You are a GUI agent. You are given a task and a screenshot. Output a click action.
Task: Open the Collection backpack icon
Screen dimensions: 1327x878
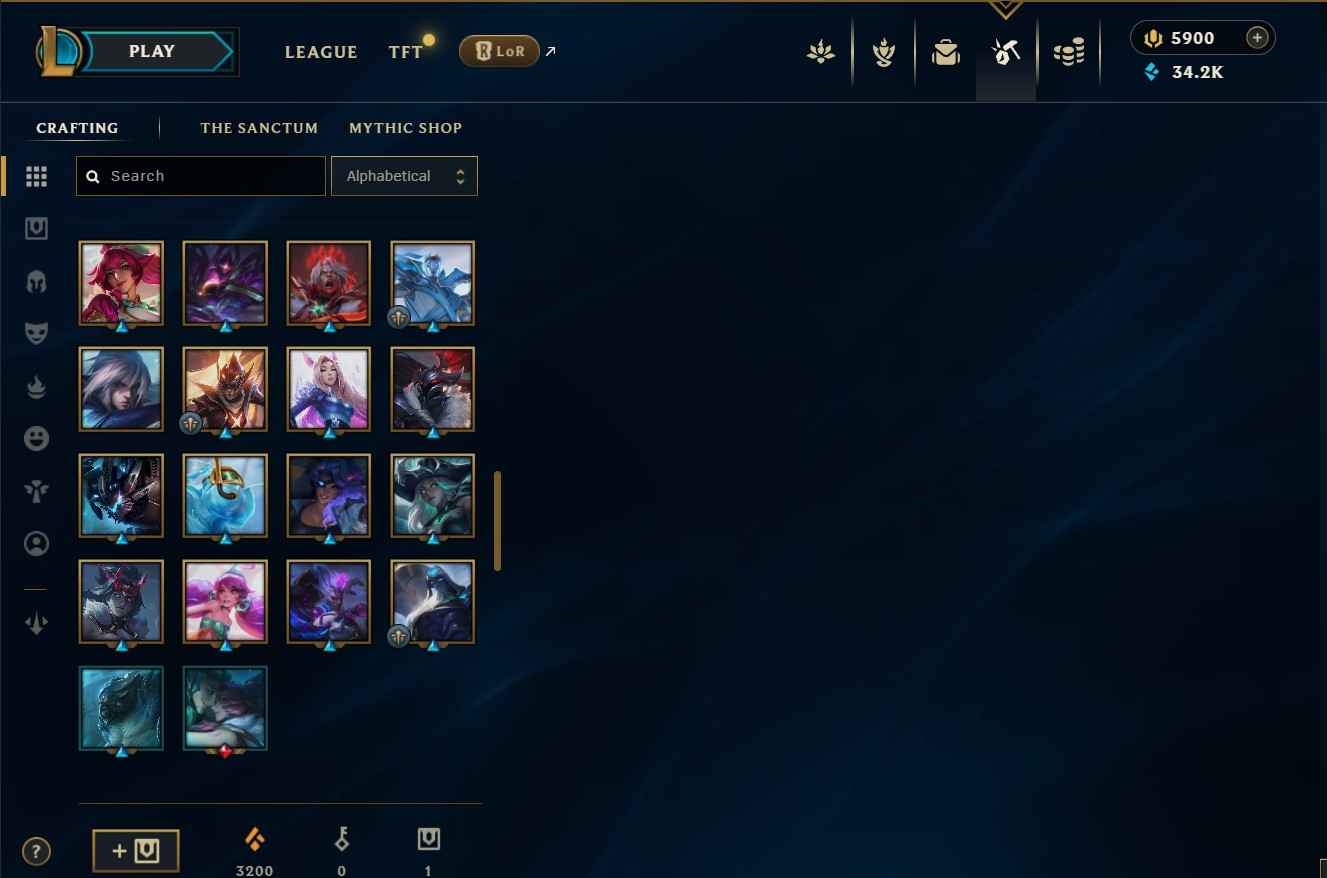click(946, 51)
